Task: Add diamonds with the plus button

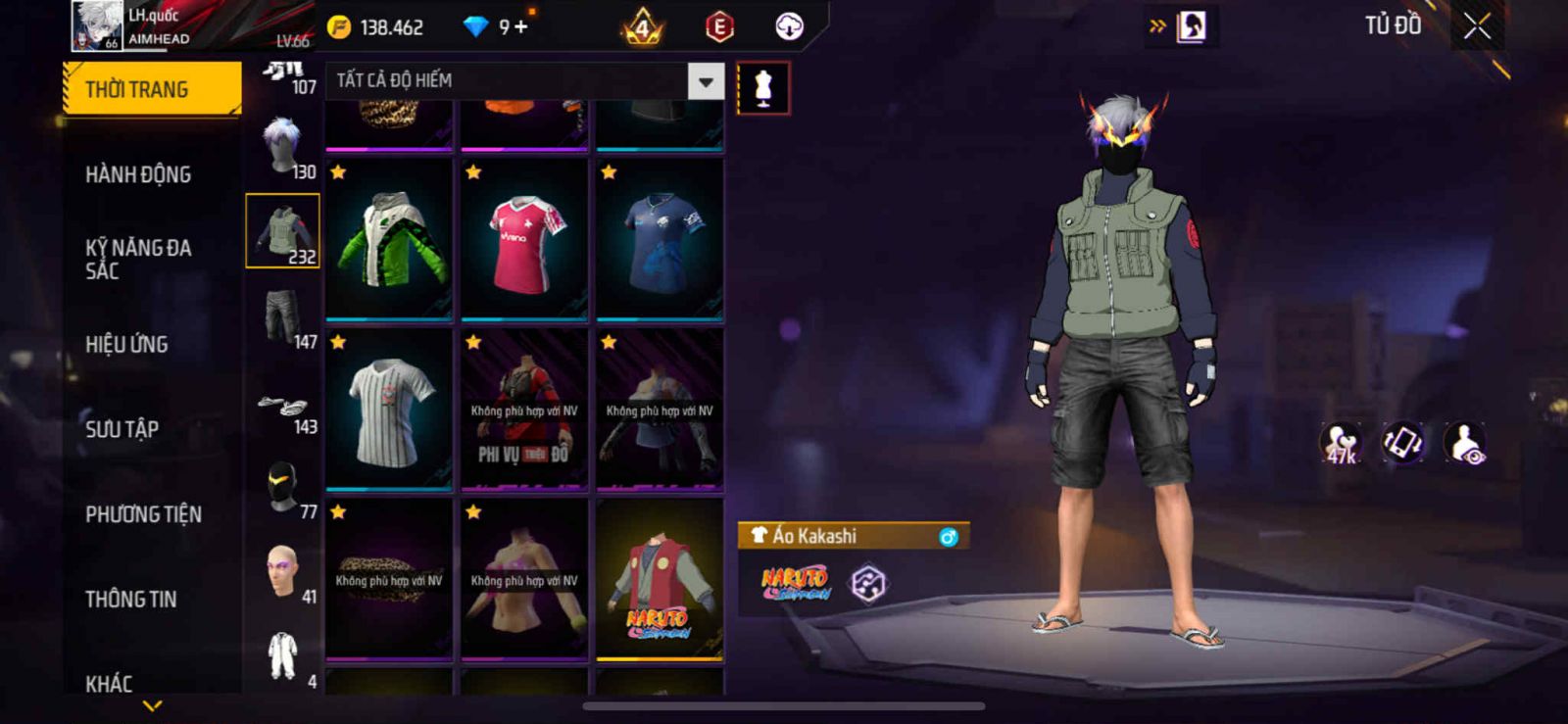Action: point(520,26)
